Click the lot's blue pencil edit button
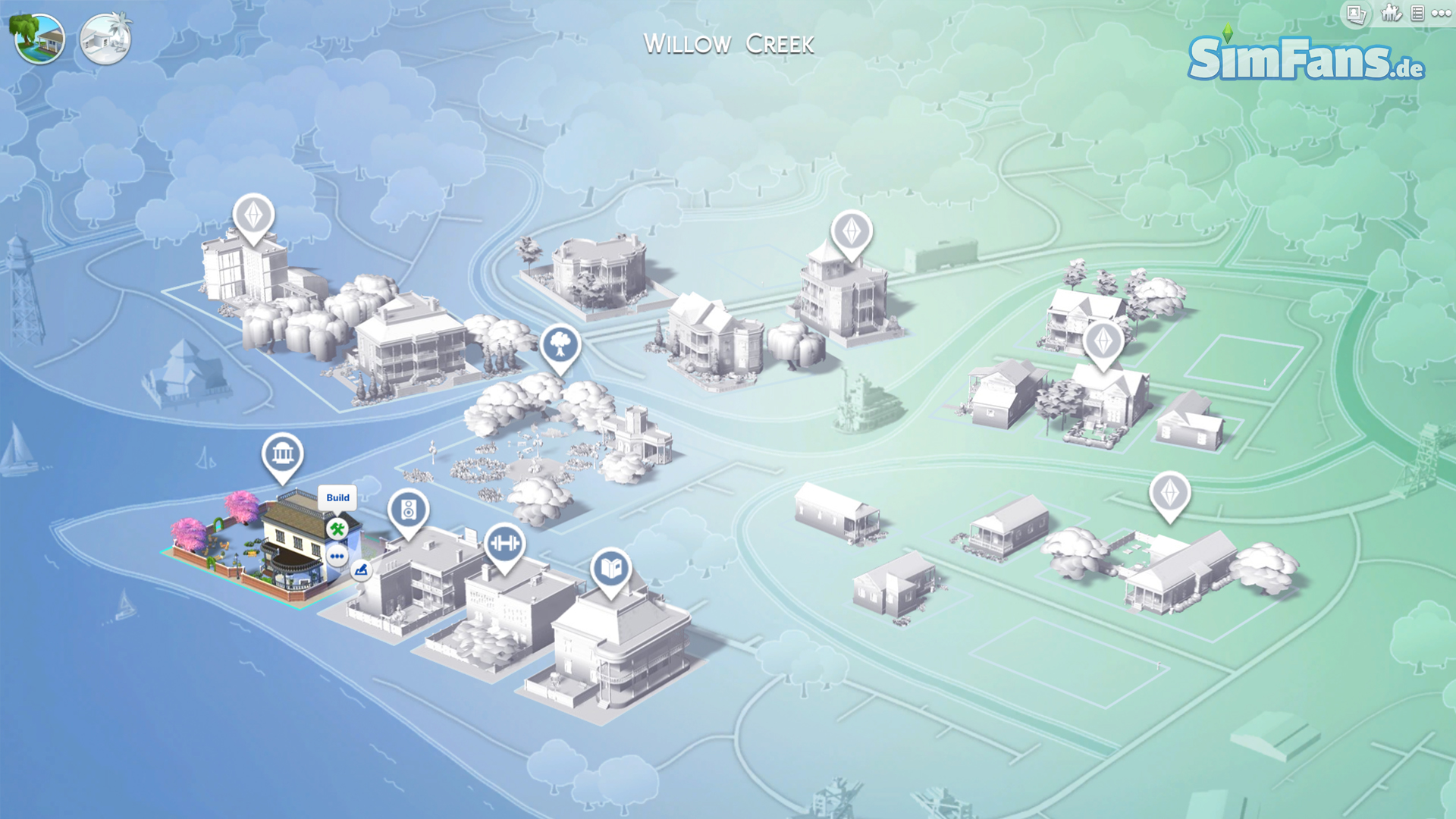Screen dimensions: 1456x819 pyautogui.click(x=361, y=570)
